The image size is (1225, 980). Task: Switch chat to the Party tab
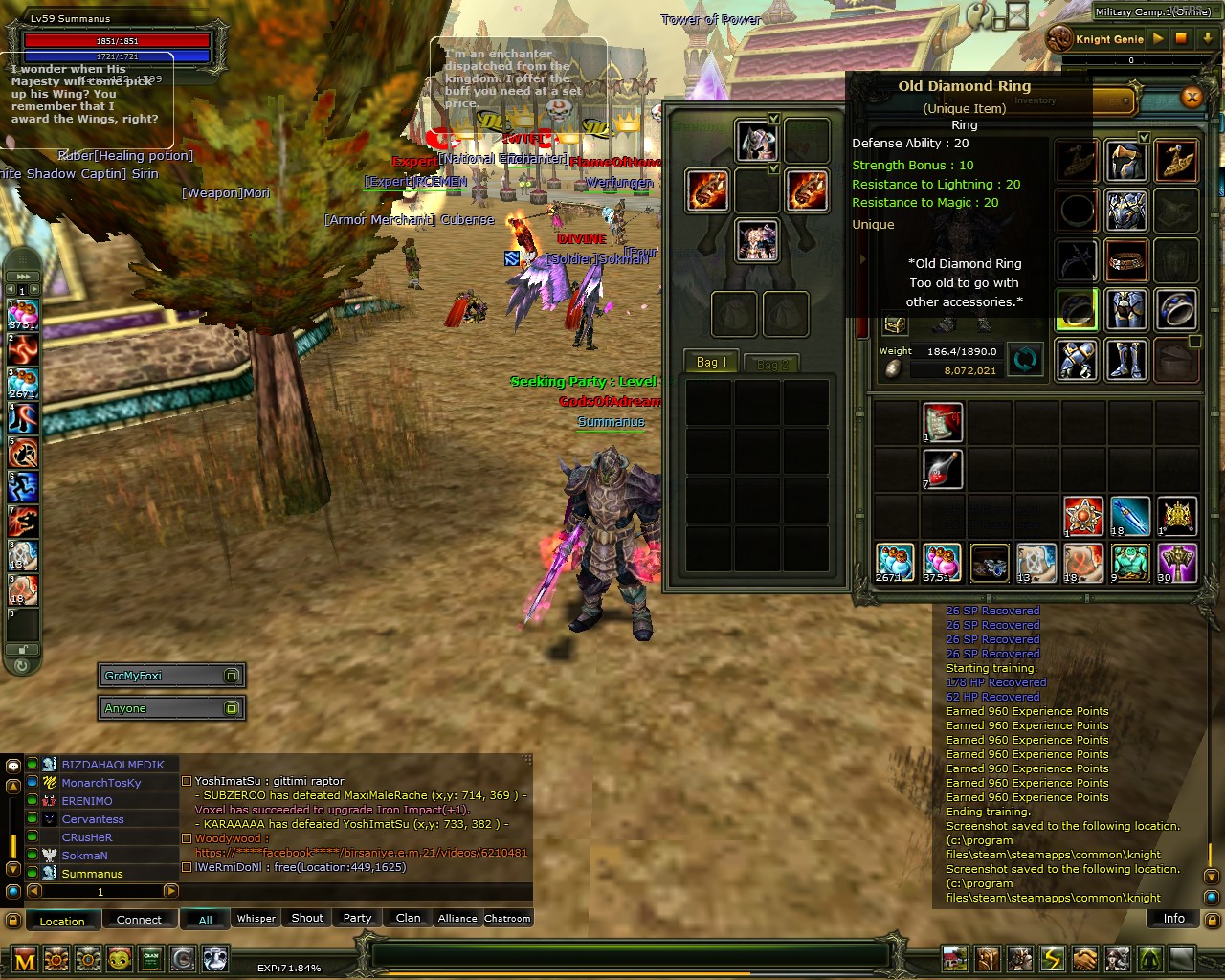[x=357, y=919]
